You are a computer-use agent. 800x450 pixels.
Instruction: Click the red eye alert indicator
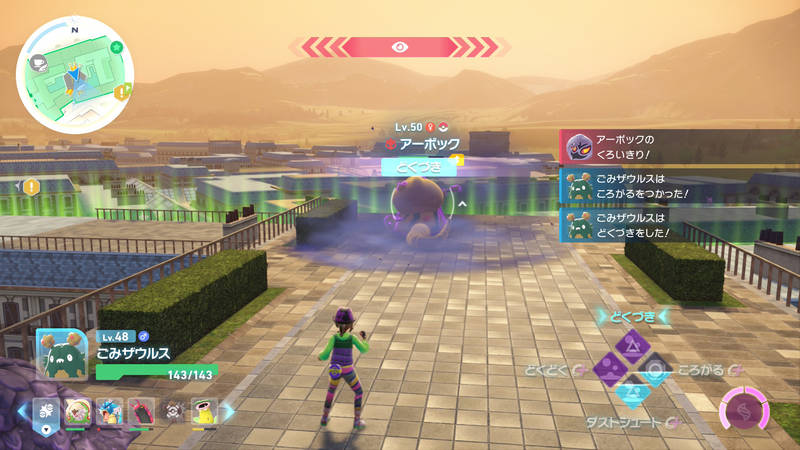click(400, 46)
